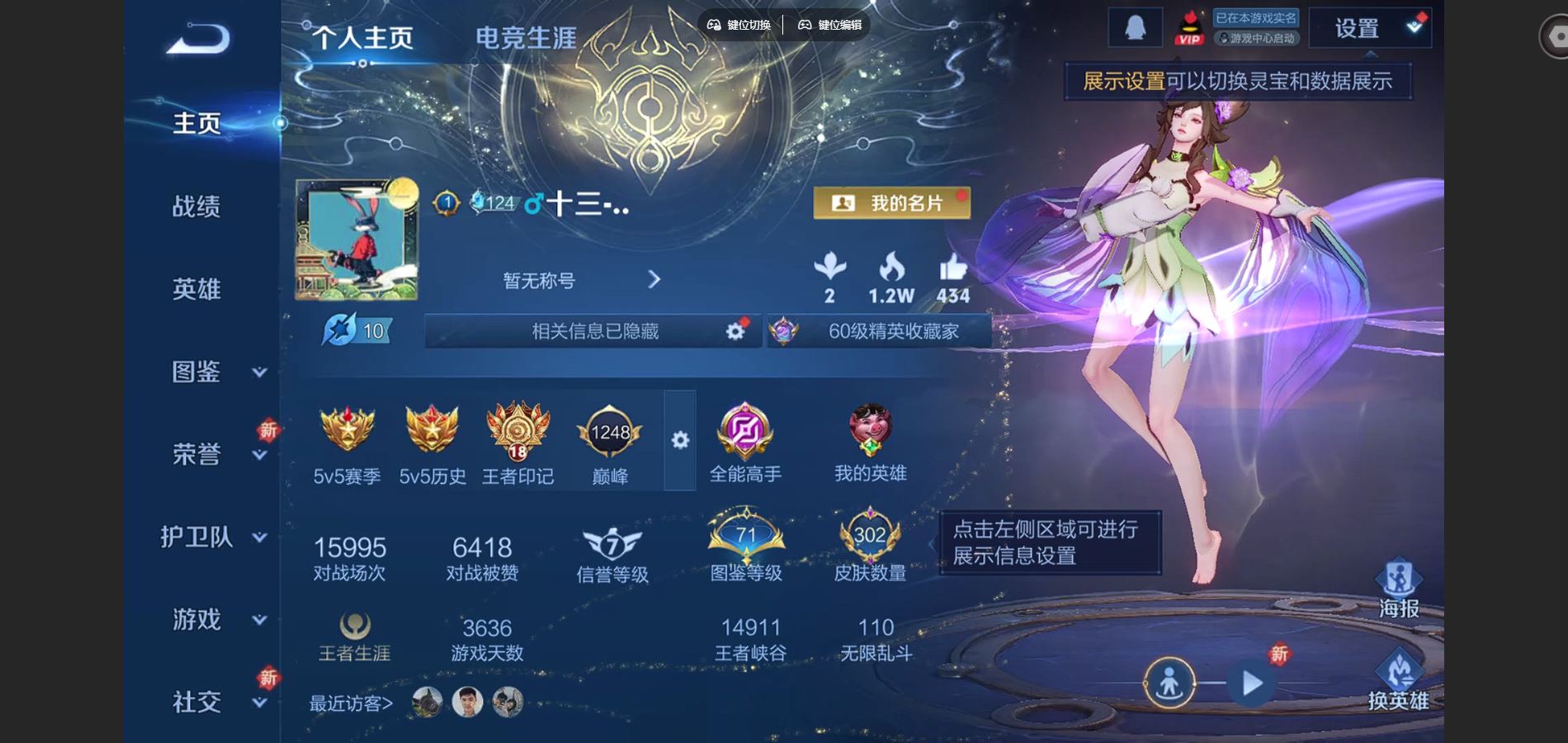Click the 键位切换 key layout toggle
This screenshot has width=1568, height=743.
click(x=741, y=25)
